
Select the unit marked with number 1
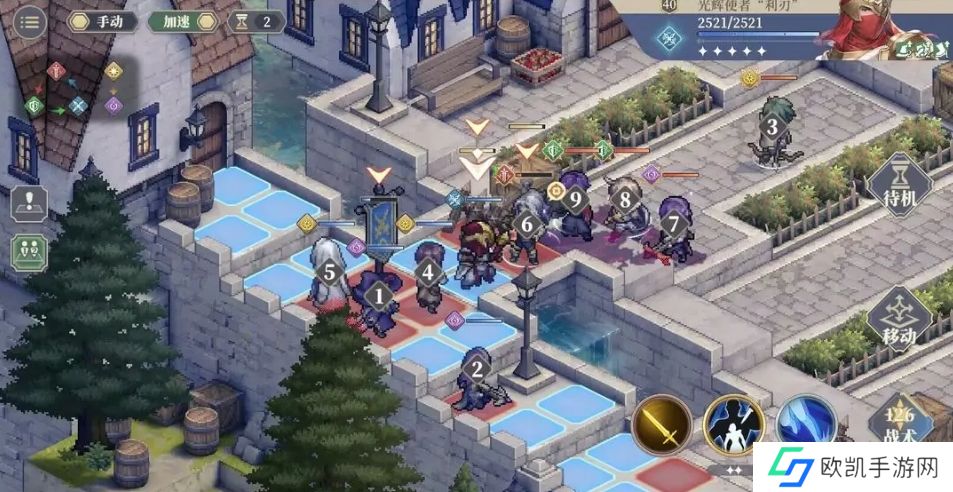(x=378, y=296)
